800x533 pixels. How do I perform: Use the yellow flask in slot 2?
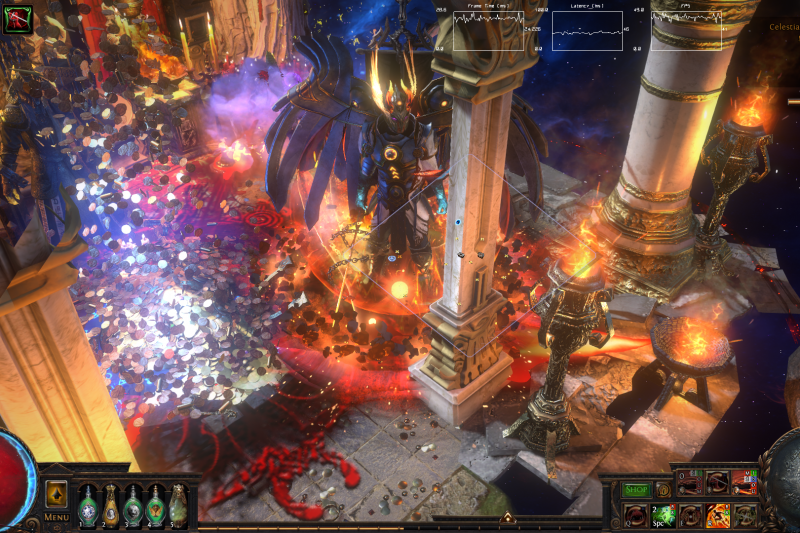111,504
